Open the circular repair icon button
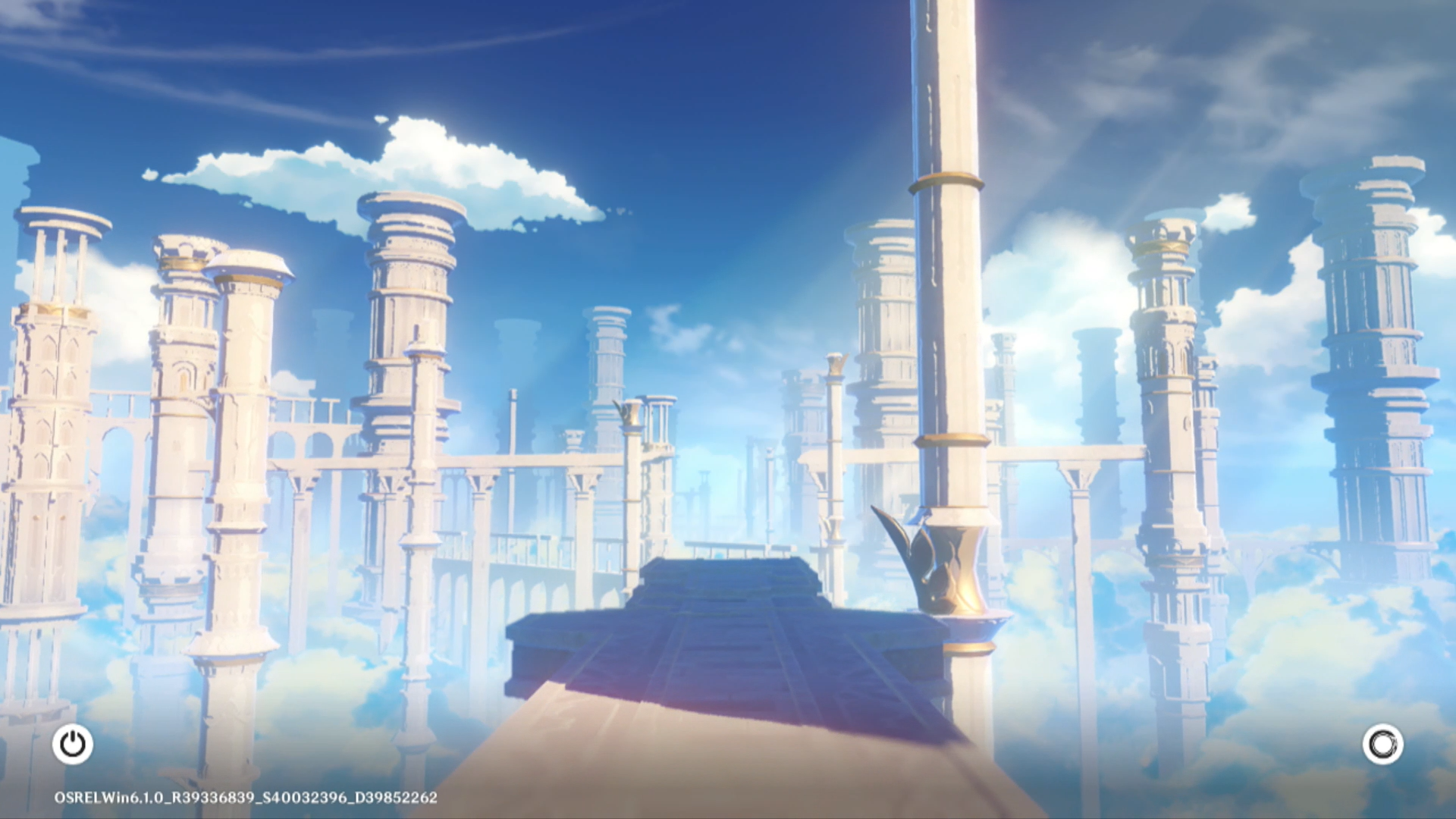This screenshot has height=819, width=1456. tap(1382, 744)
